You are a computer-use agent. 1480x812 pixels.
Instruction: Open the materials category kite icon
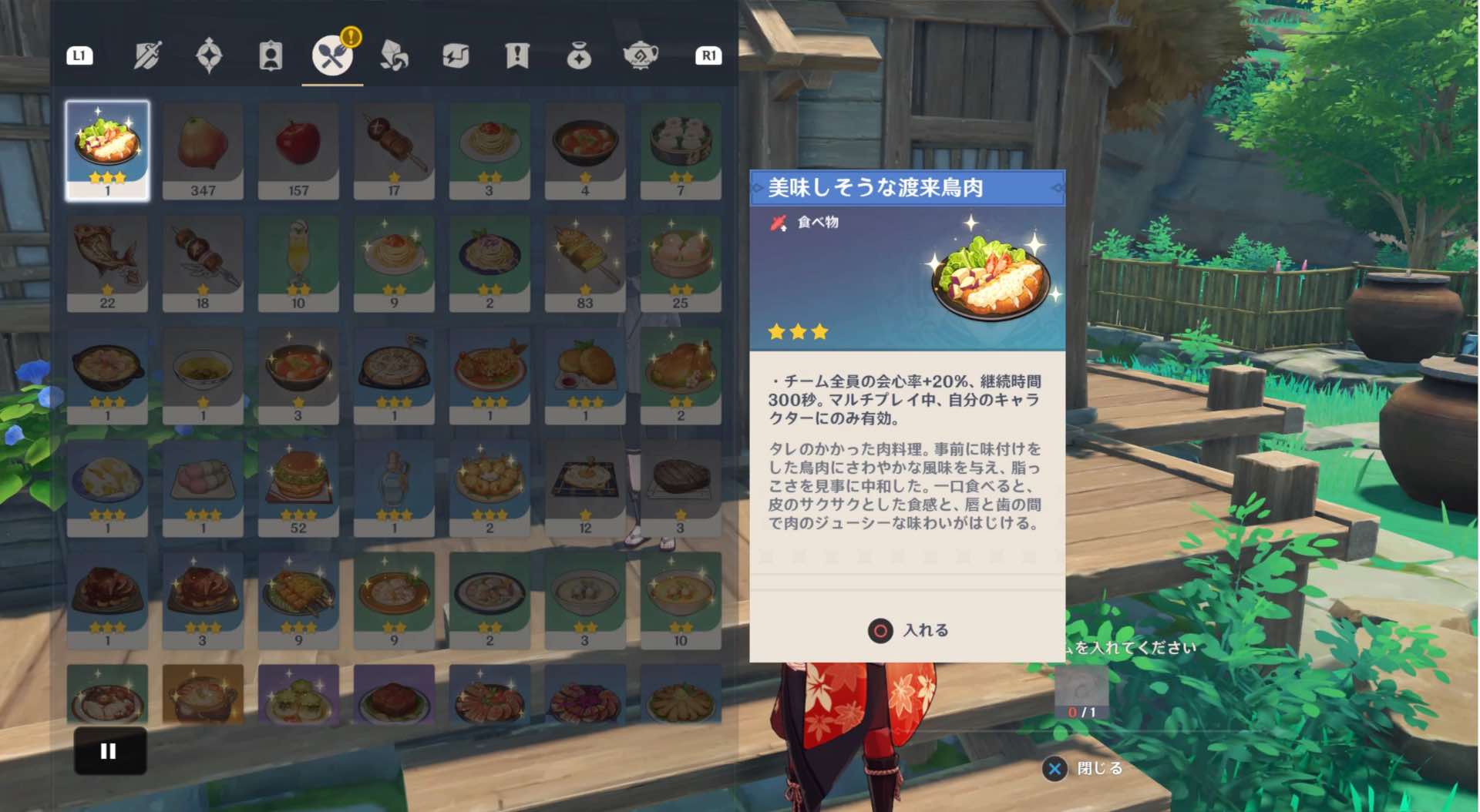click(x=393, y=55)
